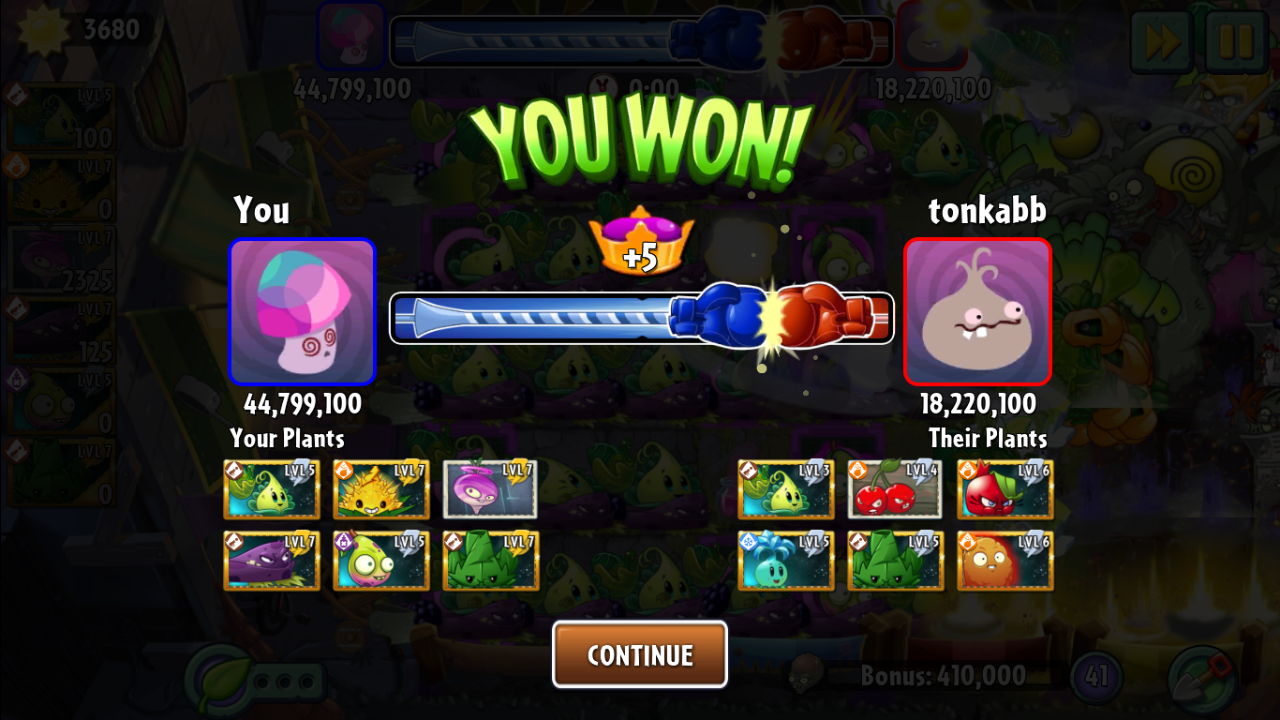Select tonkabb's garlic avatar portrait
This screenshot has width=1280, height=720.
977,312
